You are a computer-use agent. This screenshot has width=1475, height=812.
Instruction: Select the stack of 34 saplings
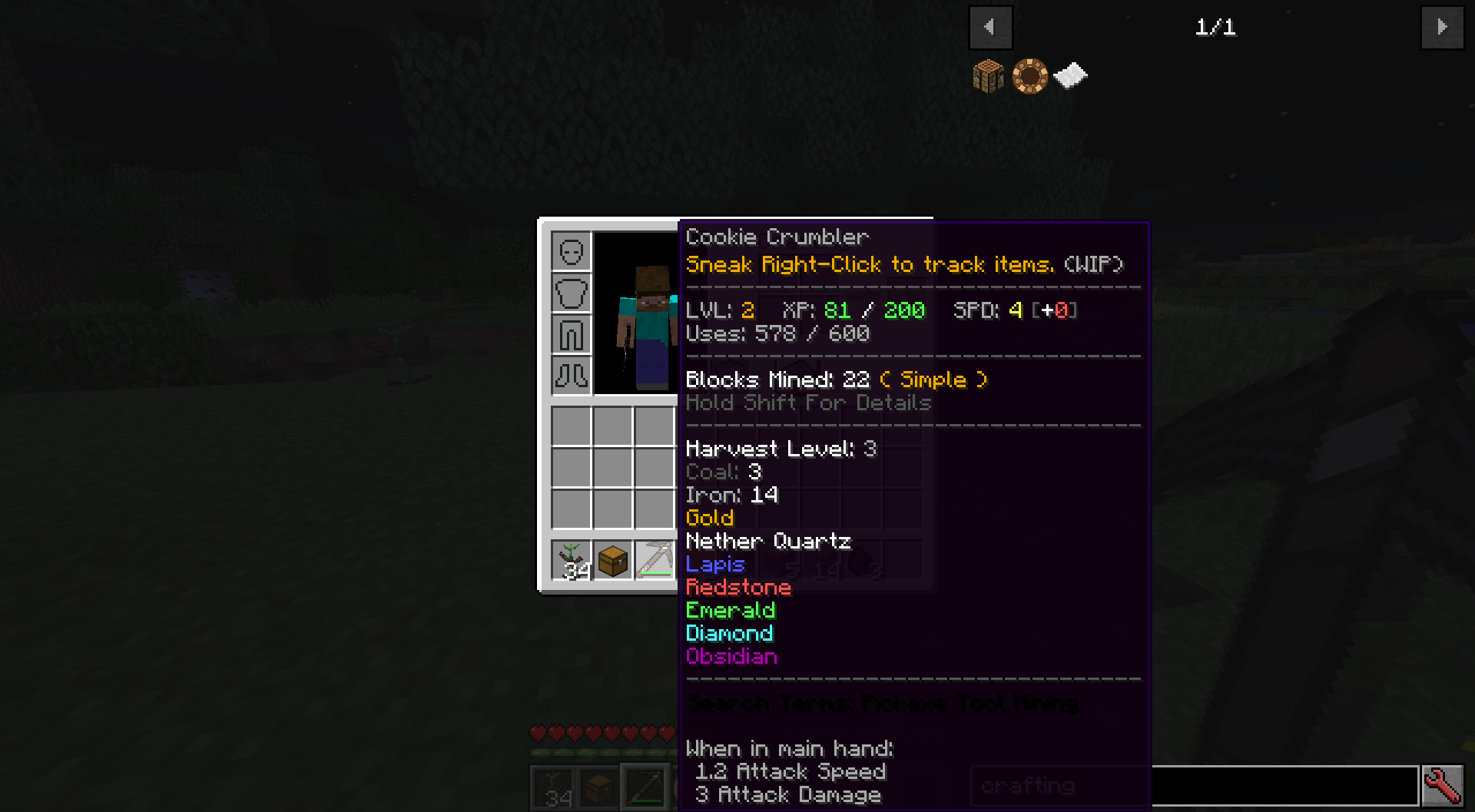coord(572,560)
